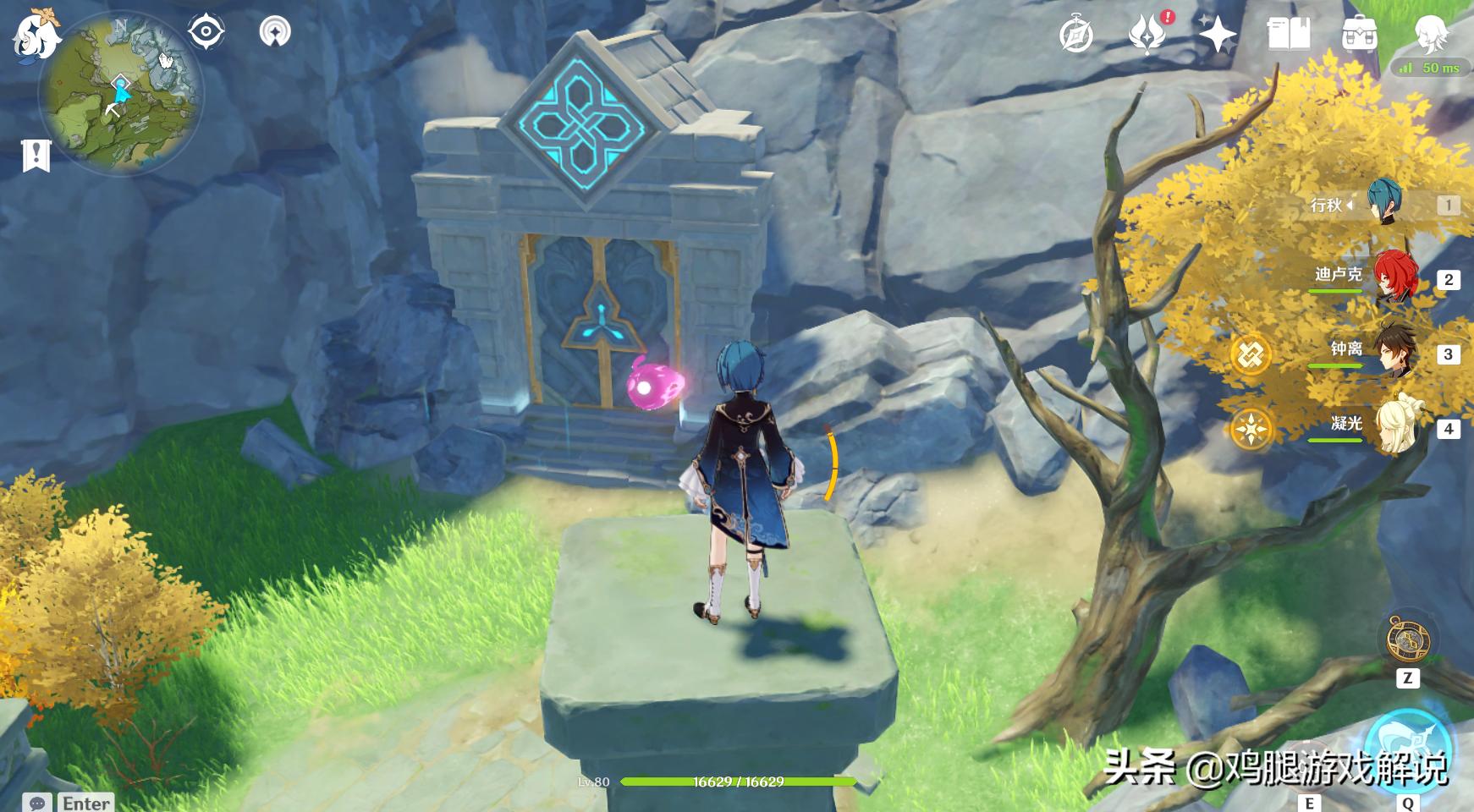The width and height of the screenshot is (1474, 812).
Task: Open the inventory backpack icon
Action: tap(1359, 36)
